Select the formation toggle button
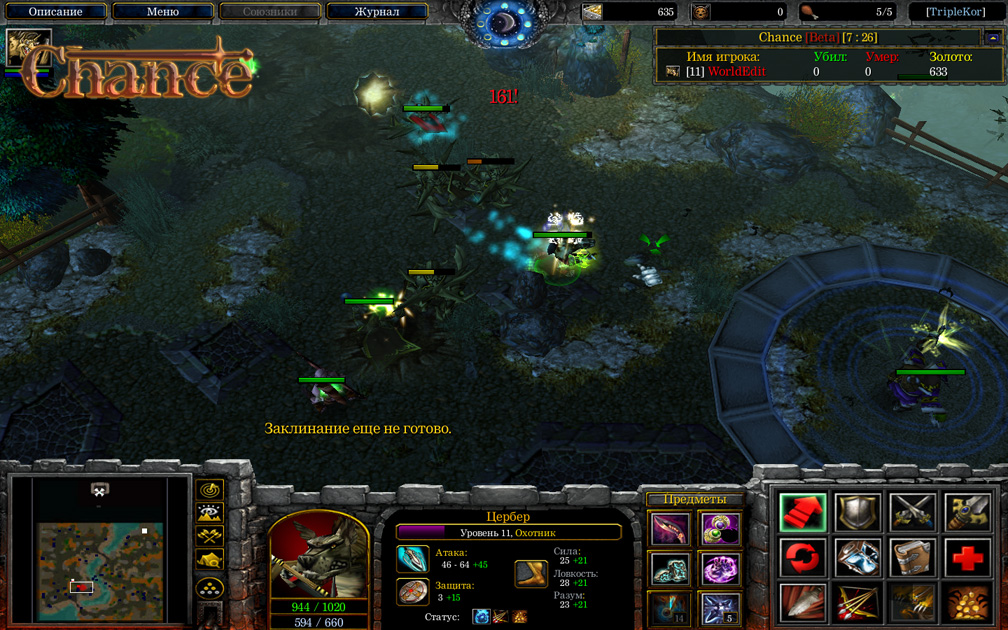Screen dimensions: 1008x630 209,587
